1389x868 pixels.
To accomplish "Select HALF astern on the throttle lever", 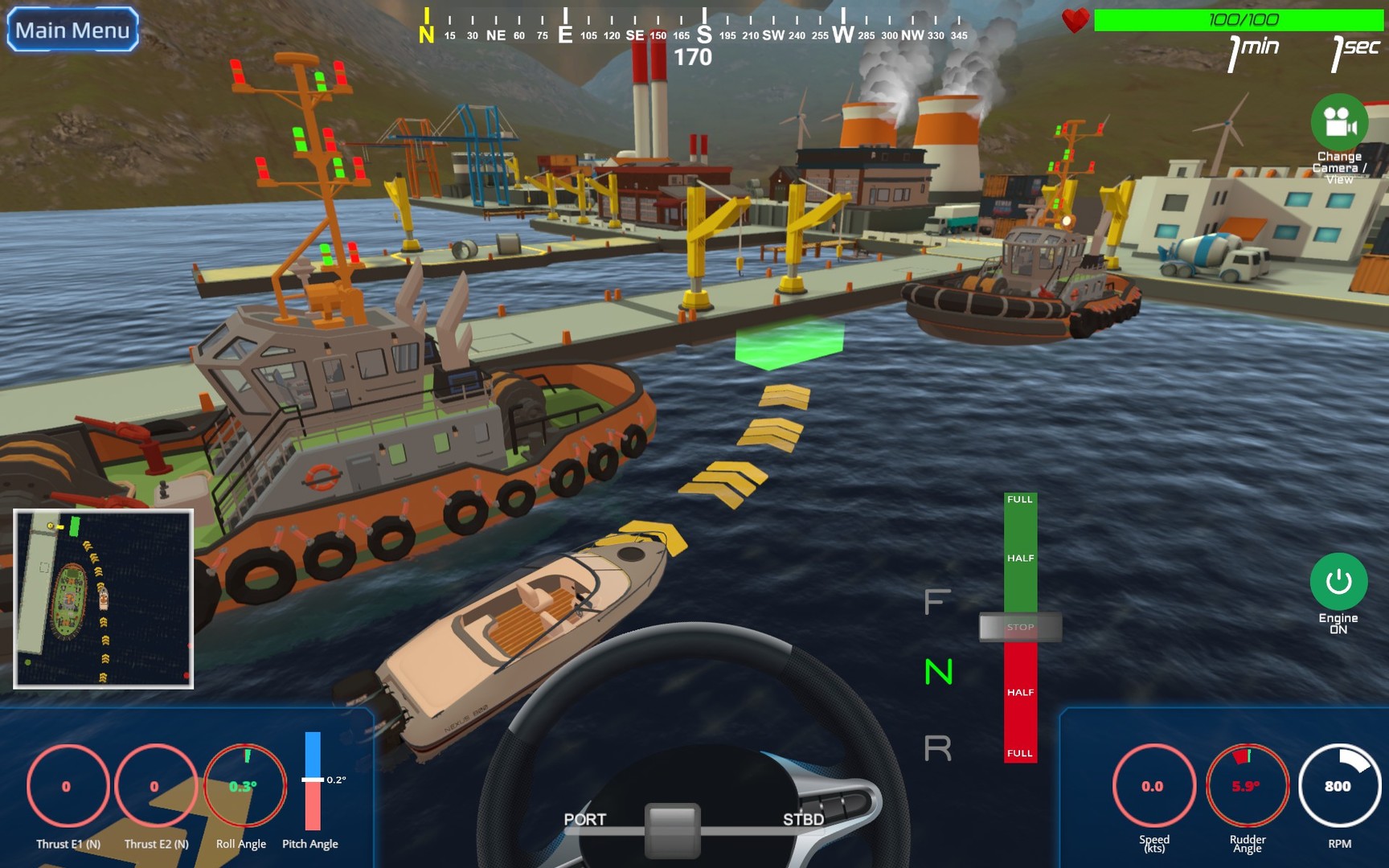I will point(1019,691).
